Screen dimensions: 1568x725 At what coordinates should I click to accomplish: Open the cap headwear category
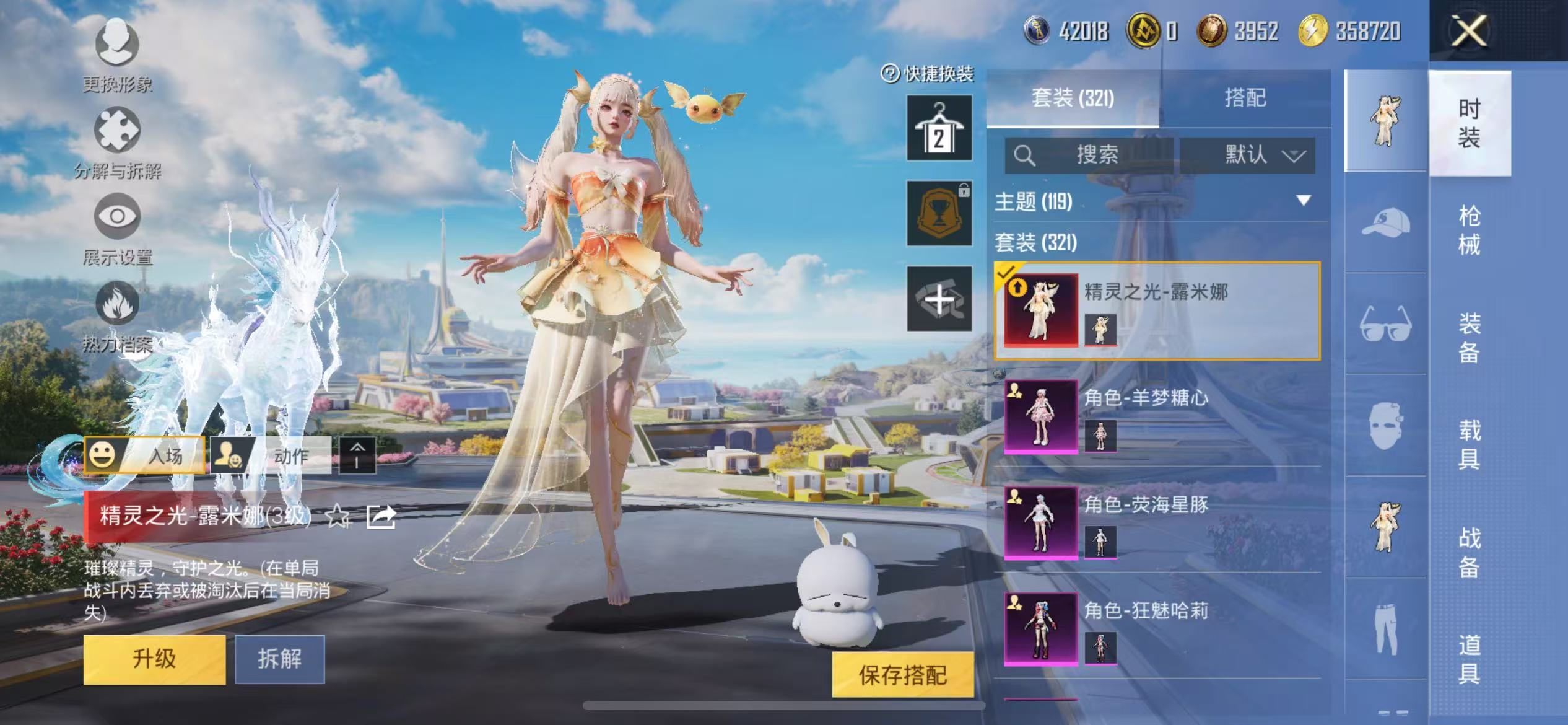click(x=1385, y=222)
